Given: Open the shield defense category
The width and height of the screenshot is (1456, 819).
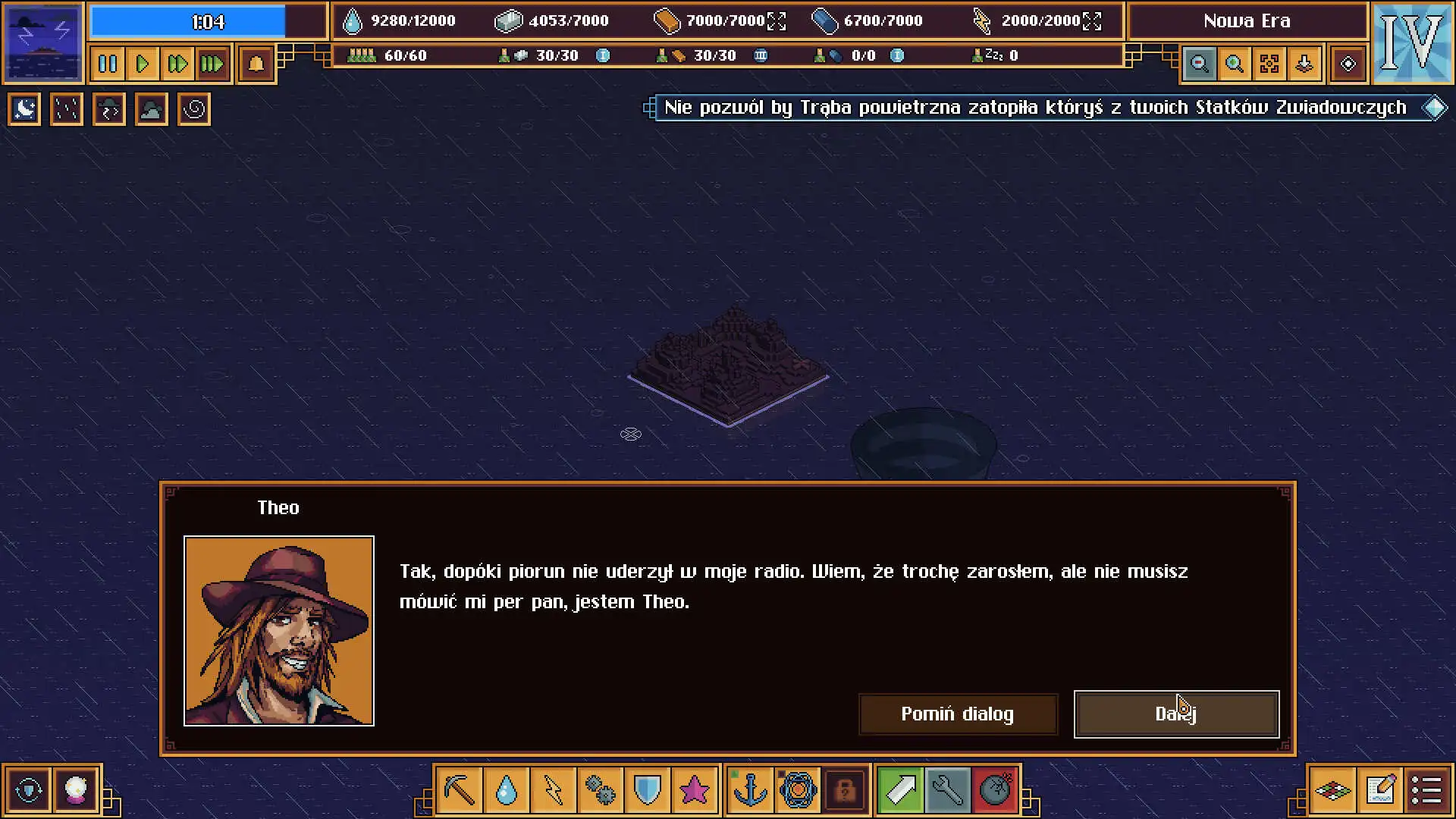Looking at the screenshot, I should pyautogui.click(x=647, y=790).
